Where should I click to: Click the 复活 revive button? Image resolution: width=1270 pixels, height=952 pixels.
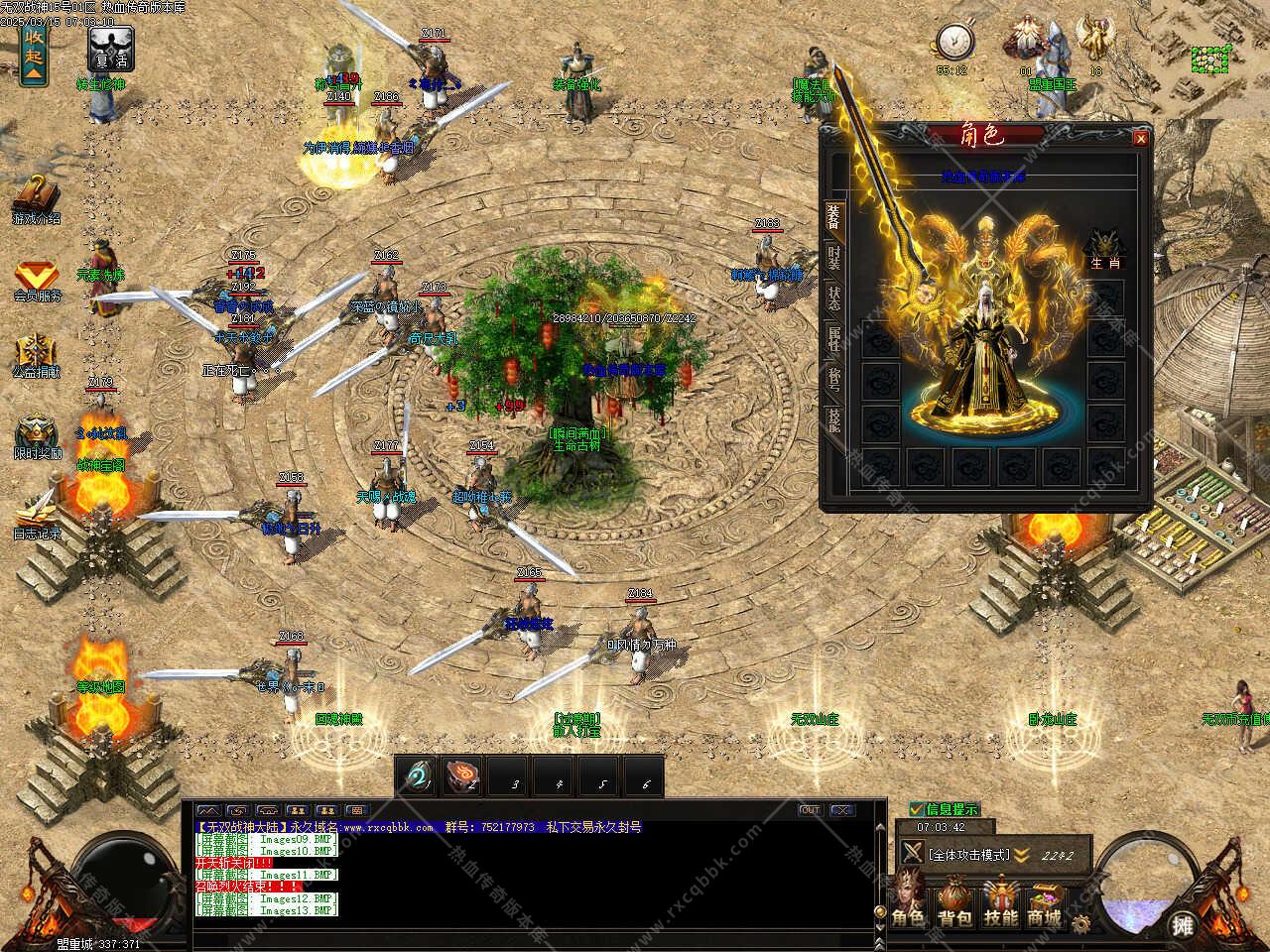coord(111,48)
